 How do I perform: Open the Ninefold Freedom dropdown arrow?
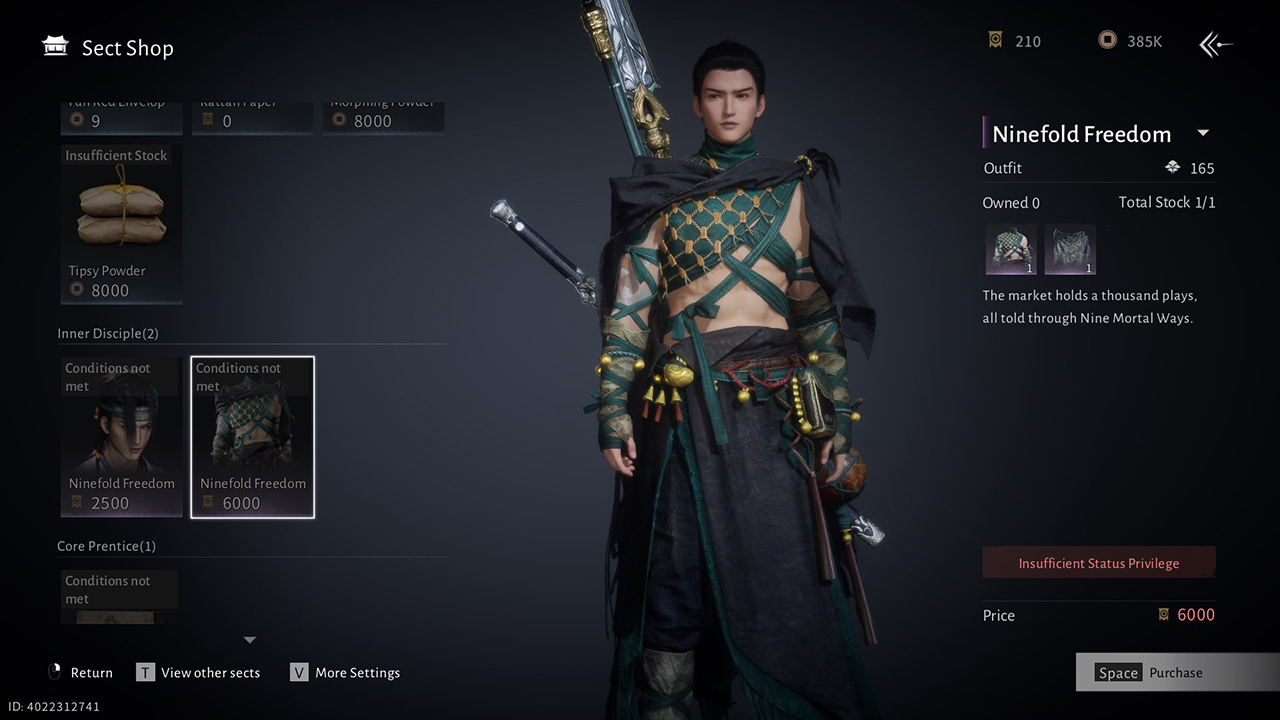point(1203,133)
